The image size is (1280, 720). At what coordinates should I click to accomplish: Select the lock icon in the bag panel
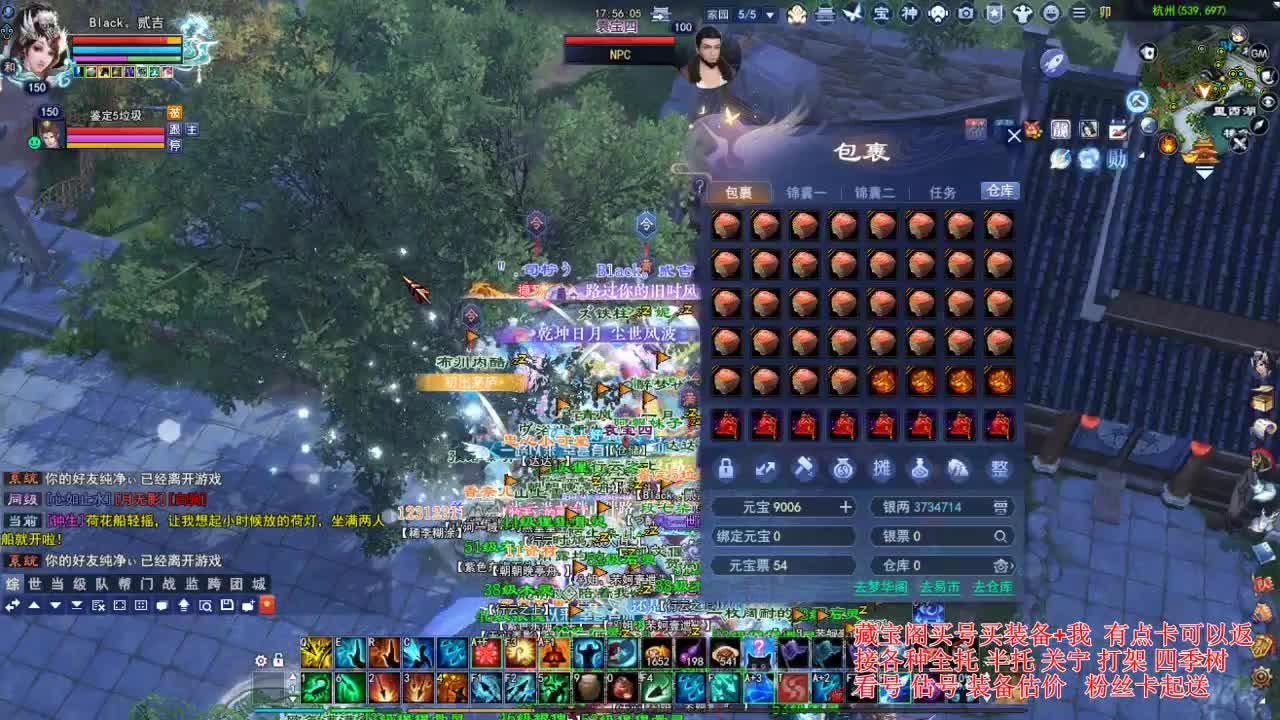725,468
